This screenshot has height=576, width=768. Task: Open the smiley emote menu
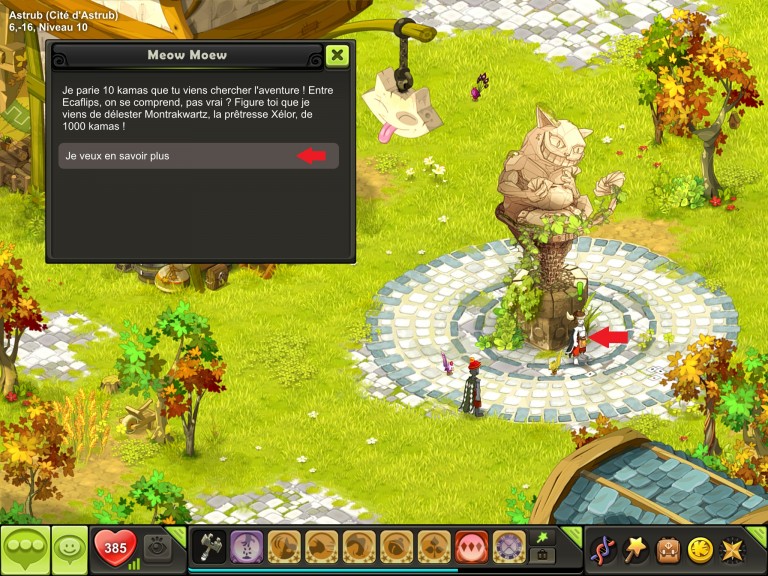pyautogui.click(x=69, y=549)
